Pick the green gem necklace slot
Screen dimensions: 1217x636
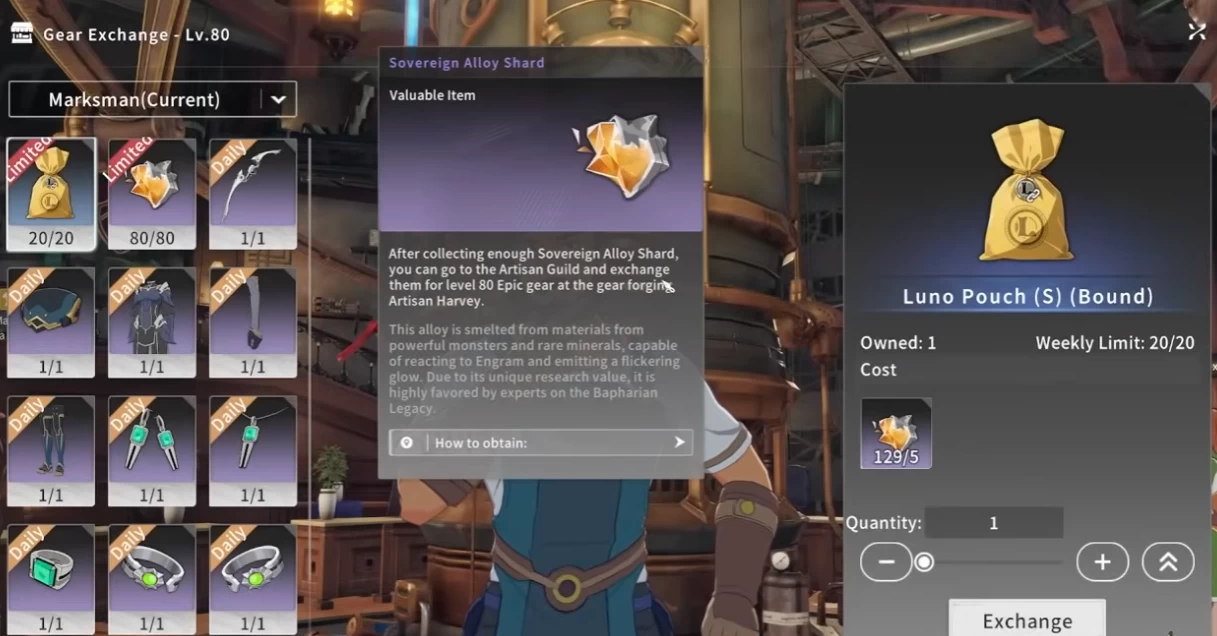253,450
